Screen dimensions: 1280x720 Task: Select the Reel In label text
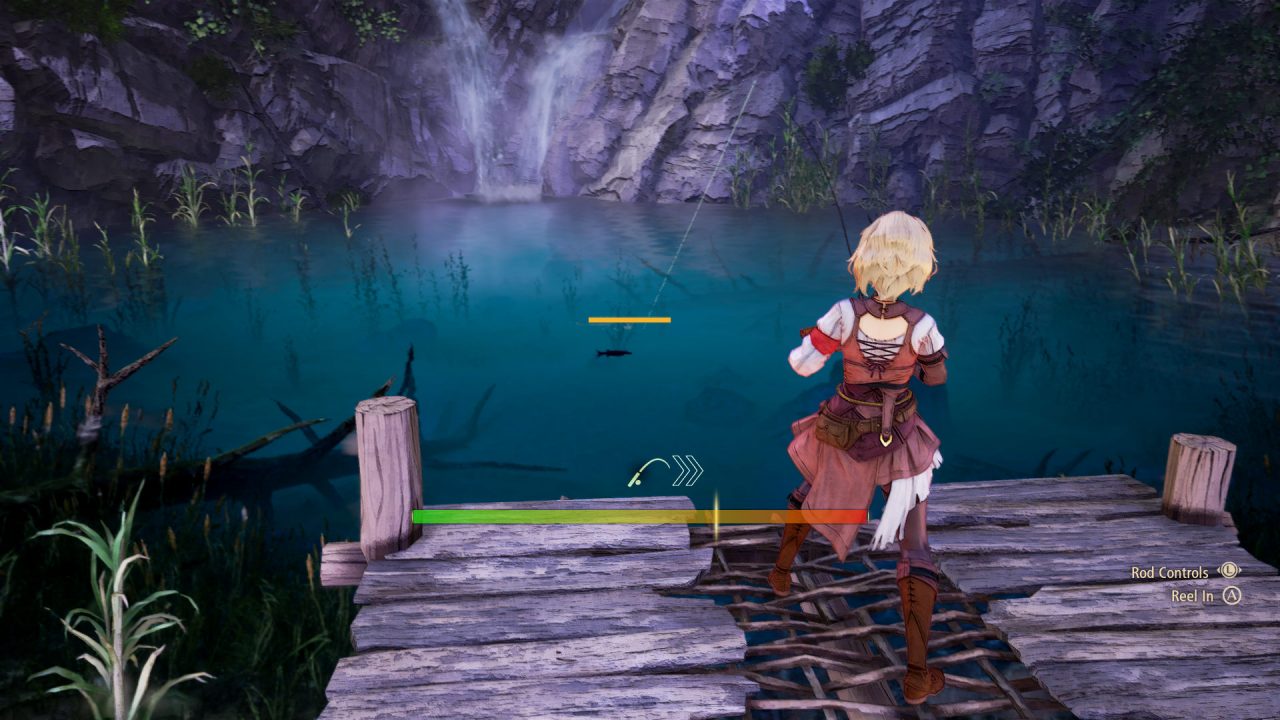(x=1193, y=596)
